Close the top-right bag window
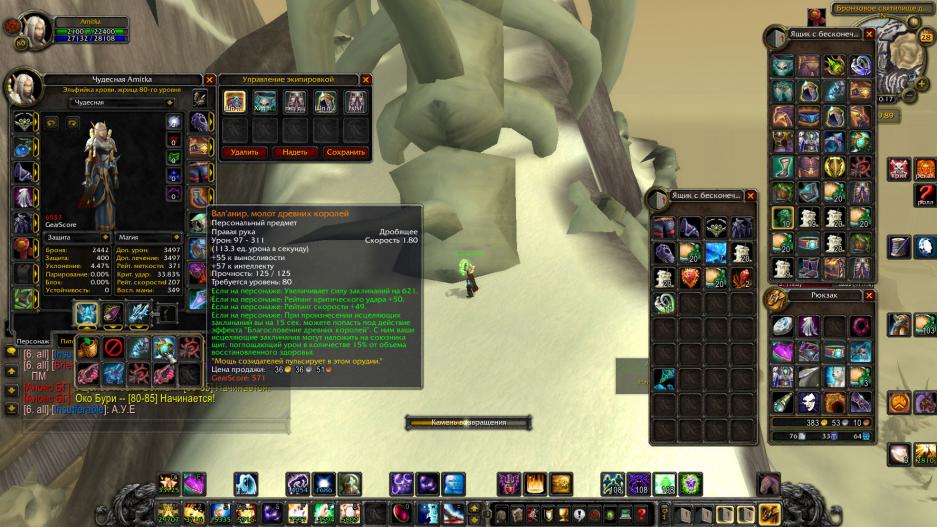 point(869,34)
